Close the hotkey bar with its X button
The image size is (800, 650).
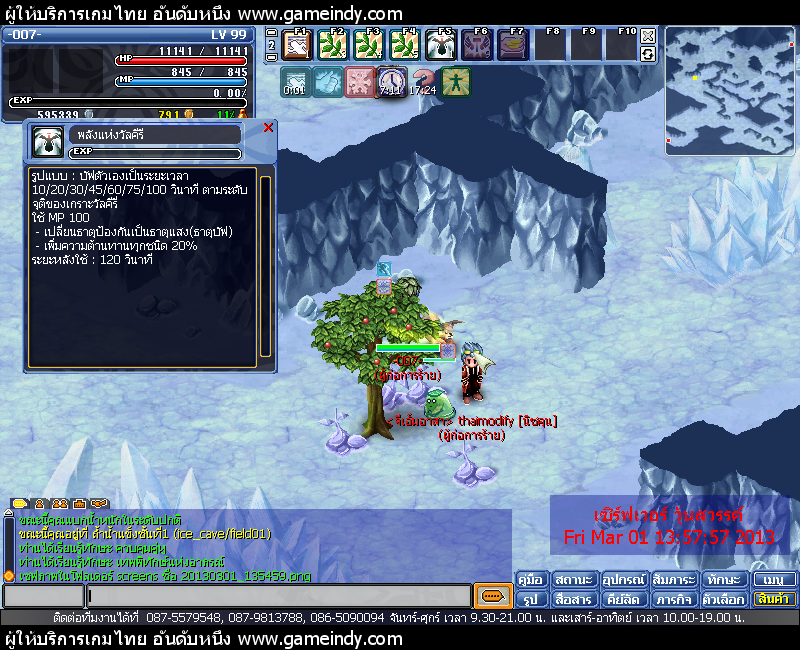tap(648, 36)
